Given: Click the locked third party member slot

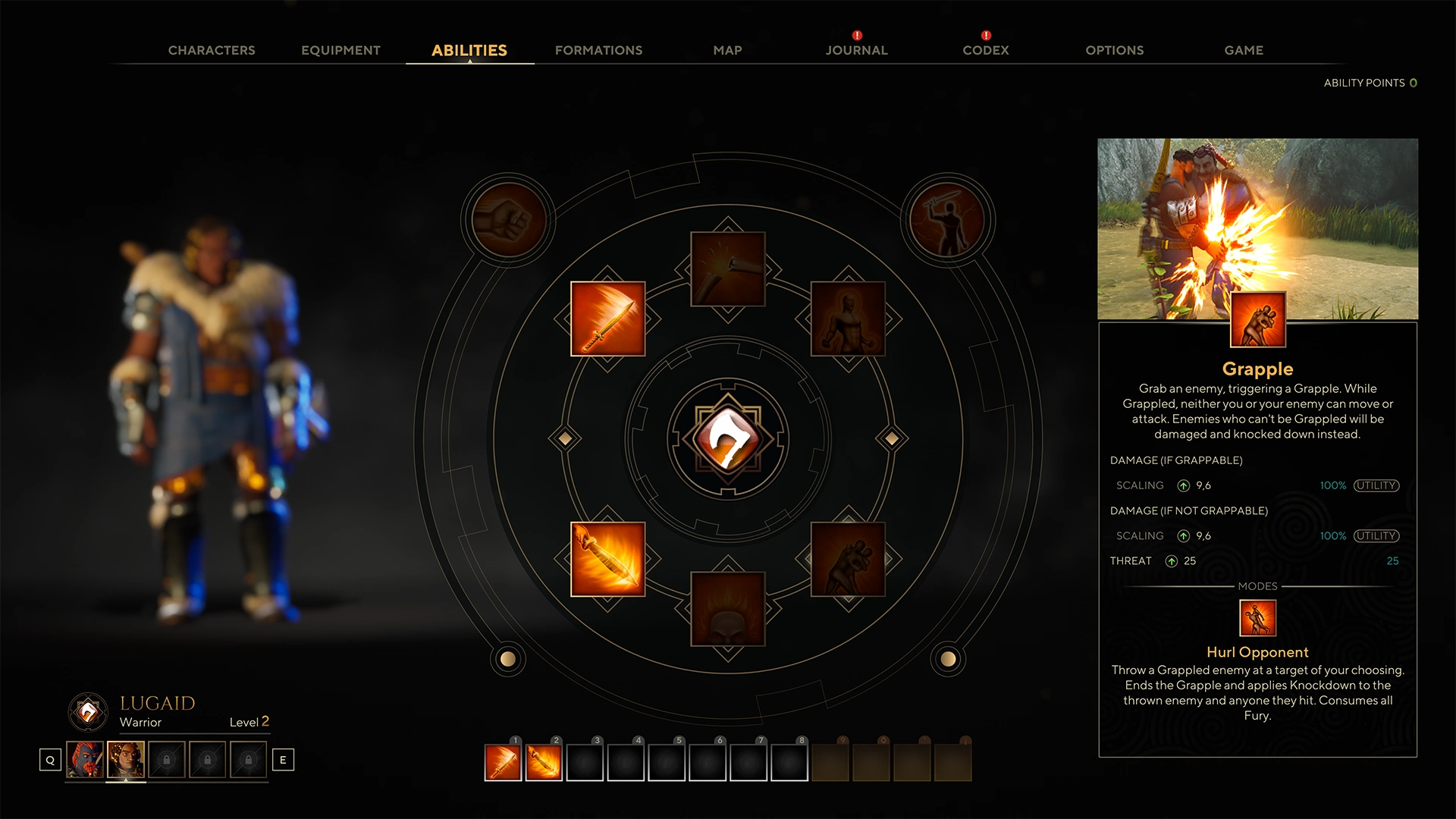Looking at the screenshot, I should pos(168,759).
